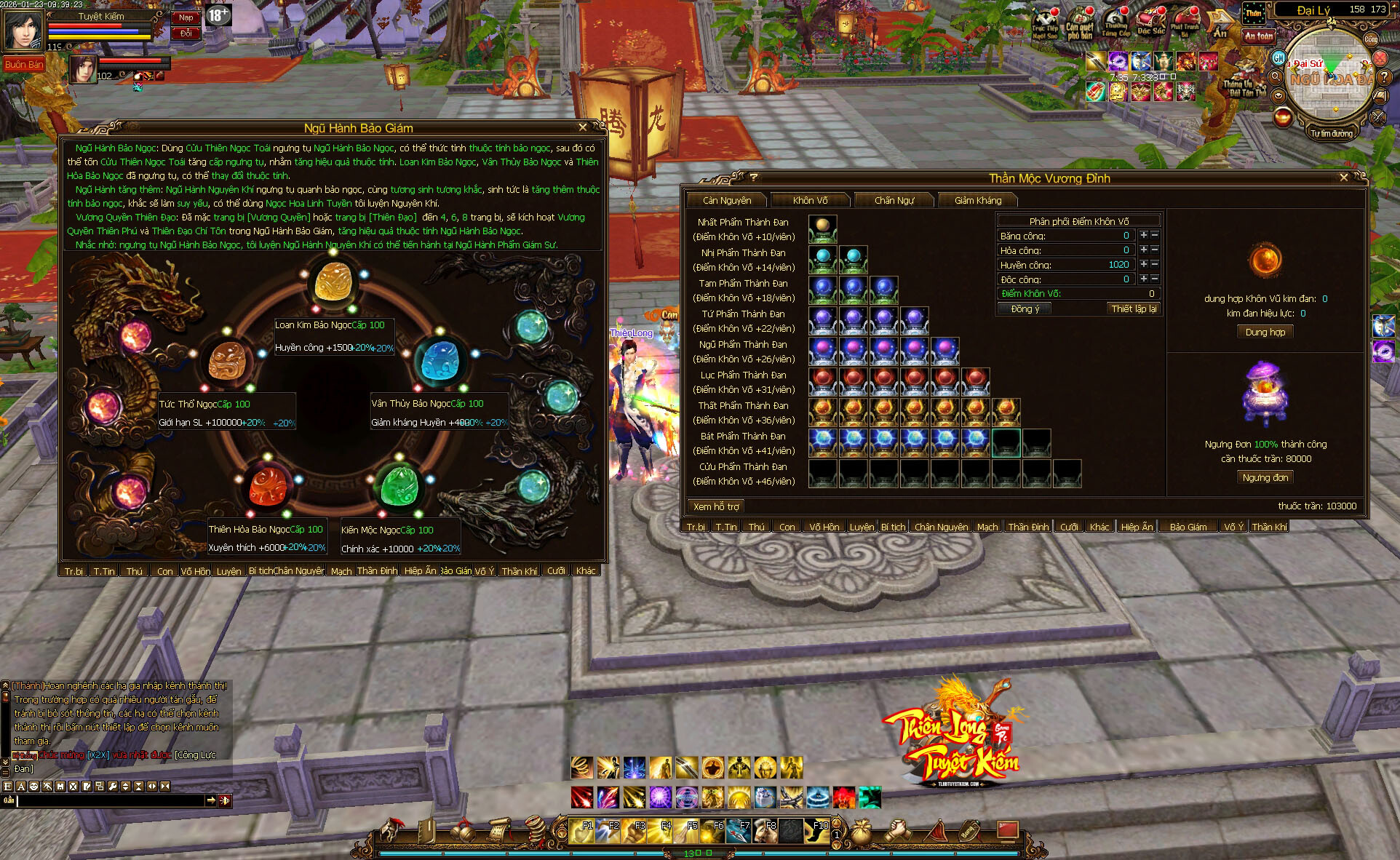
Task: Pick the Thiên Hỏa Bảo Ngọc red gem
Action: pyautogui.click(x=270, y=485)
